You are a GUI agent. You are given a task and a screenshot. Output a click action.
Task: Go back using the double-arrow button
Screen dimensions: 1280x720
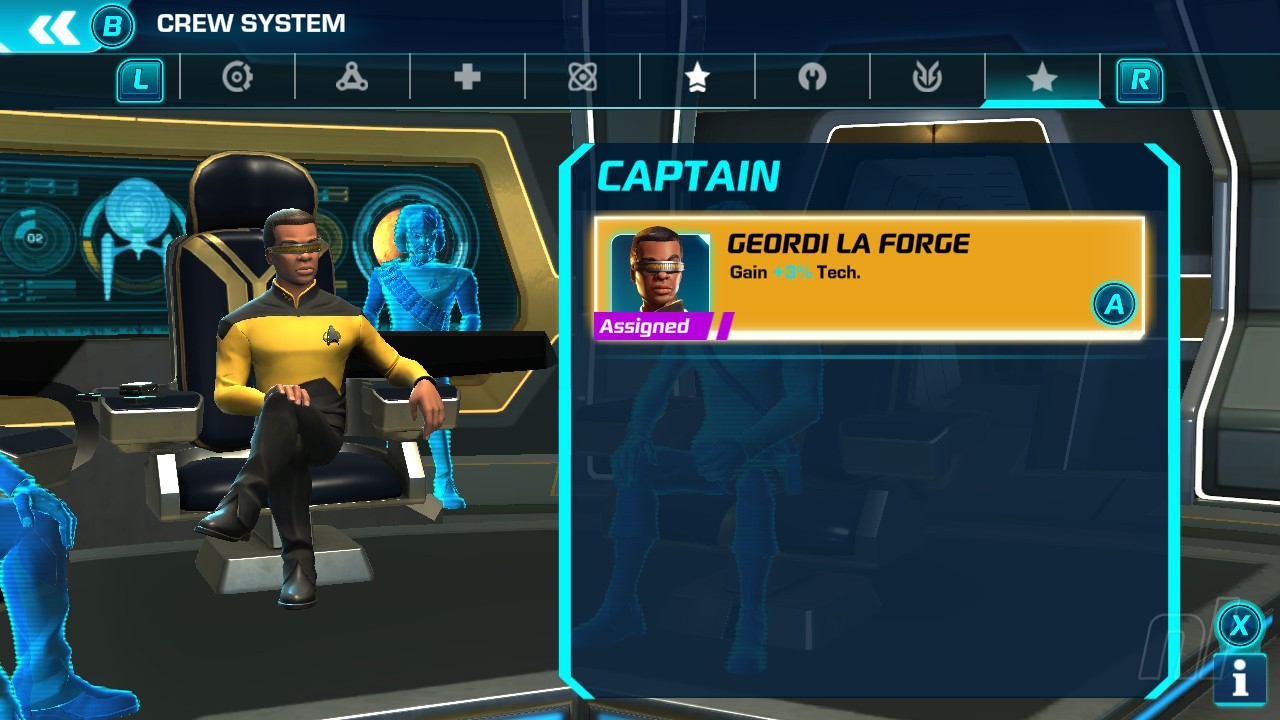[54, 27]
